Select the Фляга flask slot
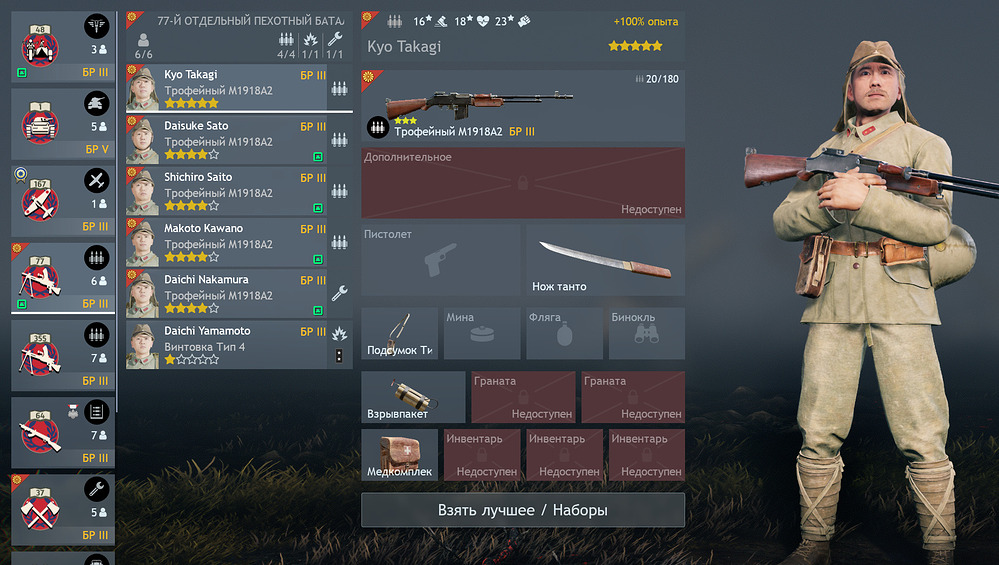Viewport: 999px width, 565px height. tap(564, 333)
